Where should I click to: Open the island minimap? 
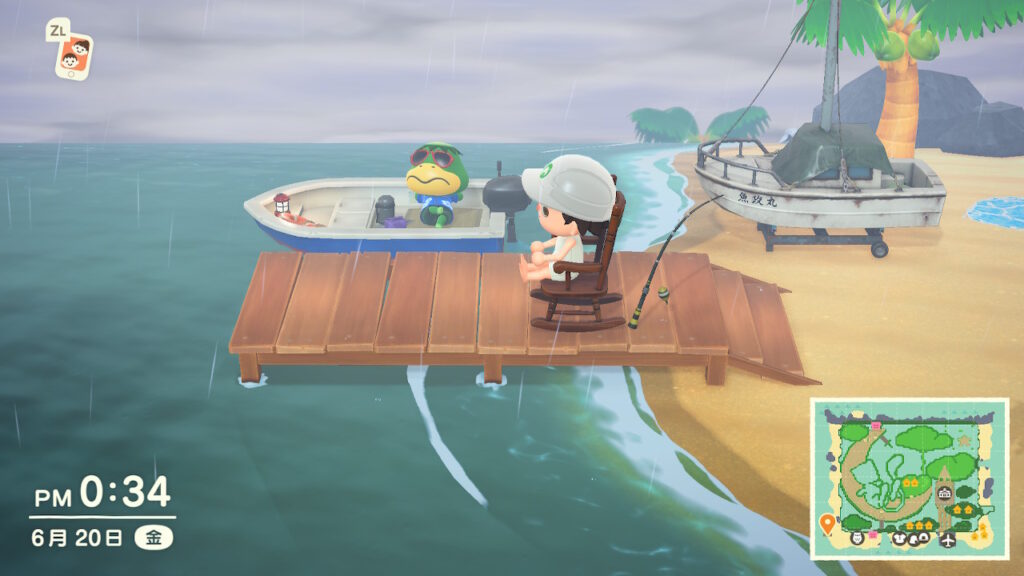908,478
